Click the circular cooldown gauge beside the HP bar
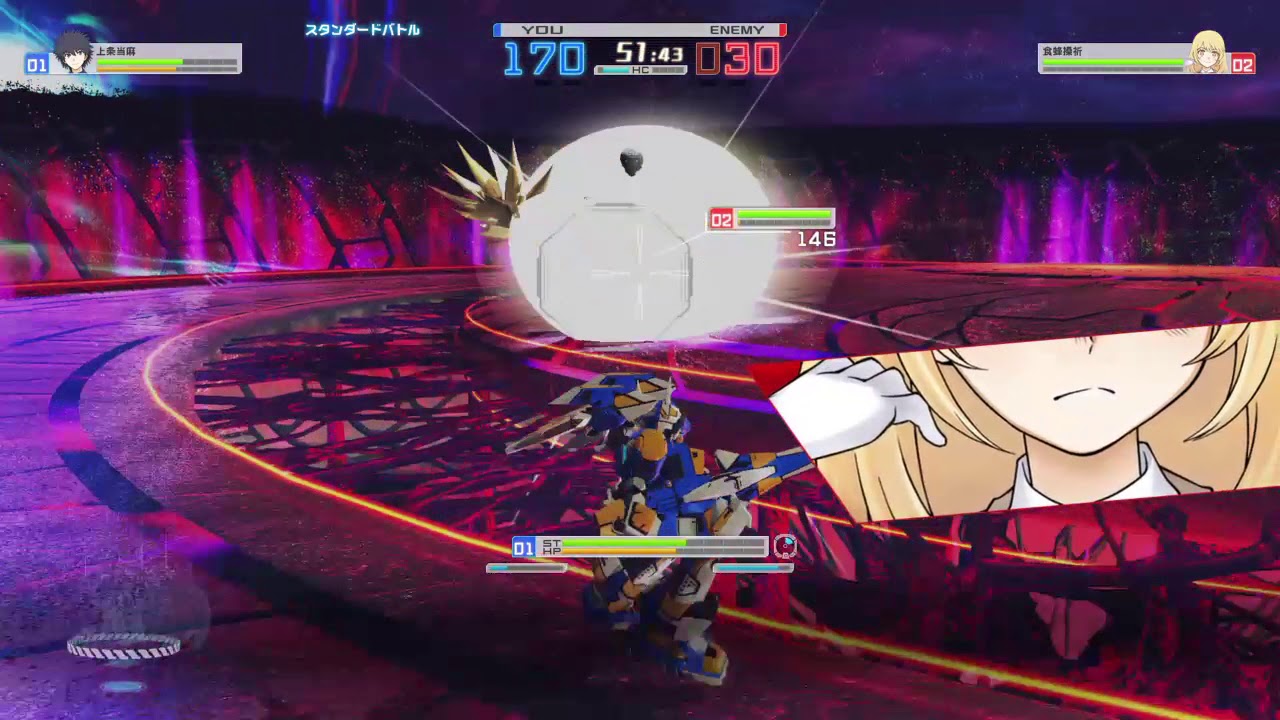Viewport: 1280px width, 720px height. (786, 547)
